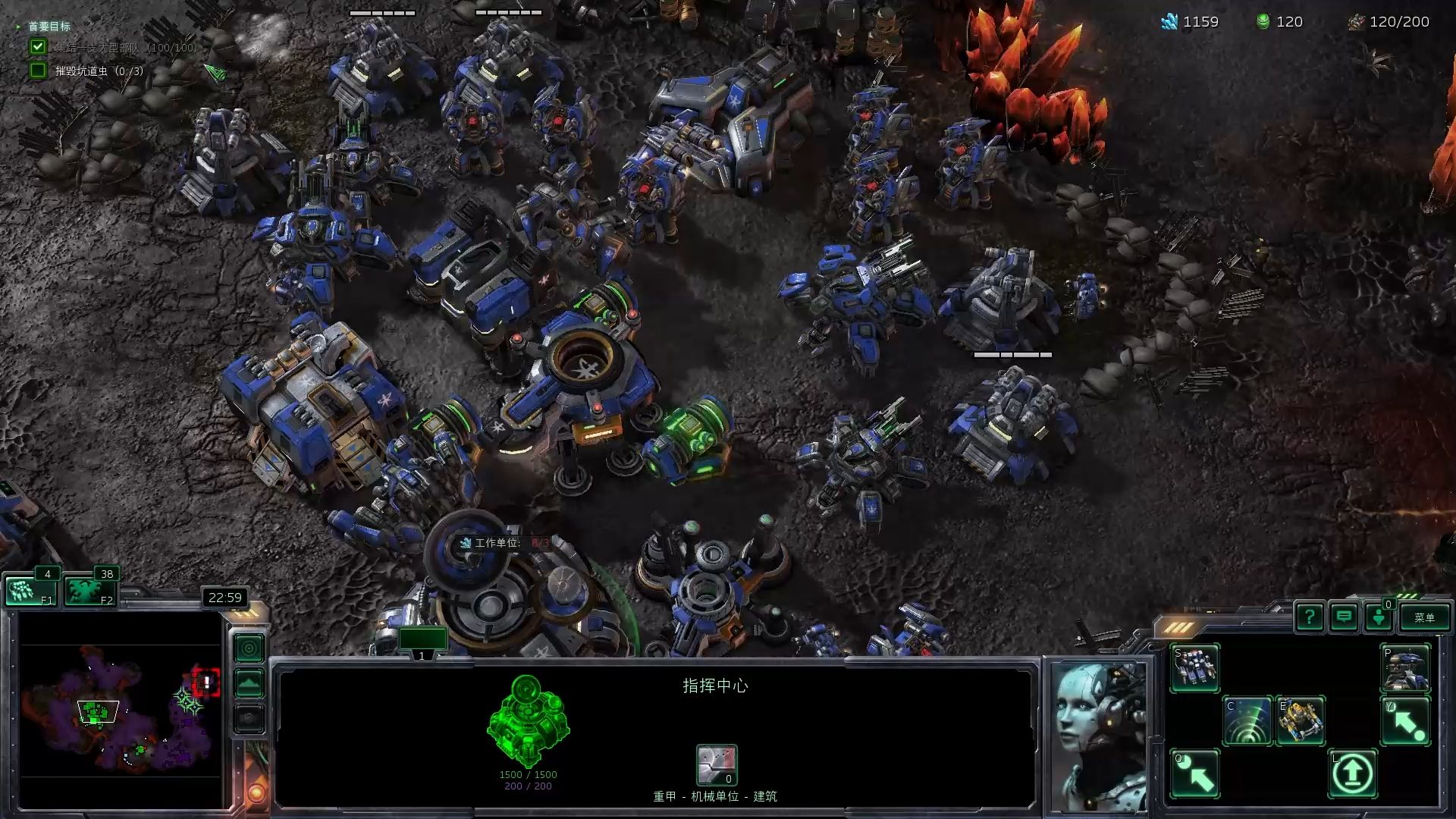
Task: Lift off the Command Center
Action: click(x=1353, y=773)
